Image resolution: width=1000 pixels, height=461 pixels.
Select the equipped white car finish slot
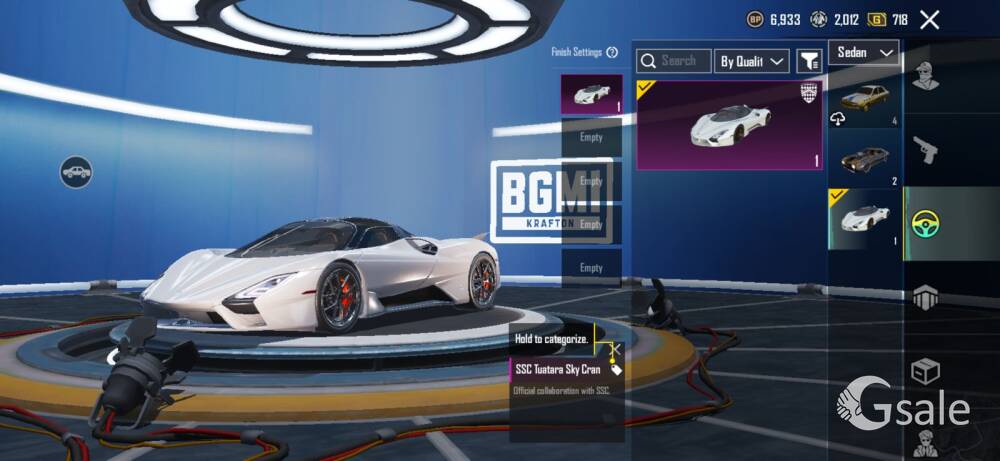click(591, 94)
